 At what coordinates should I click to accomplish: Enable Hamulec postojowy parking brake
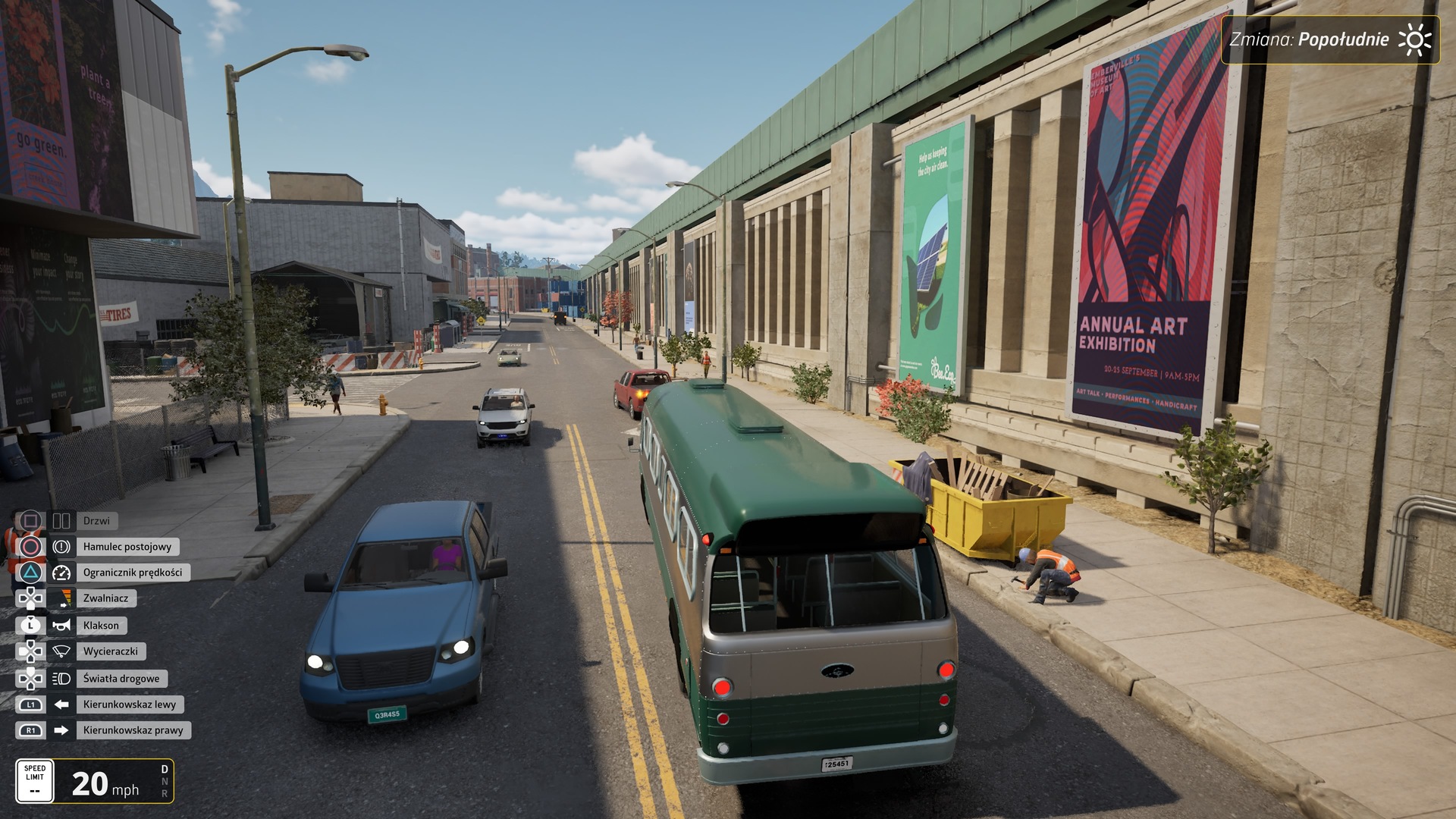[127, 547]
